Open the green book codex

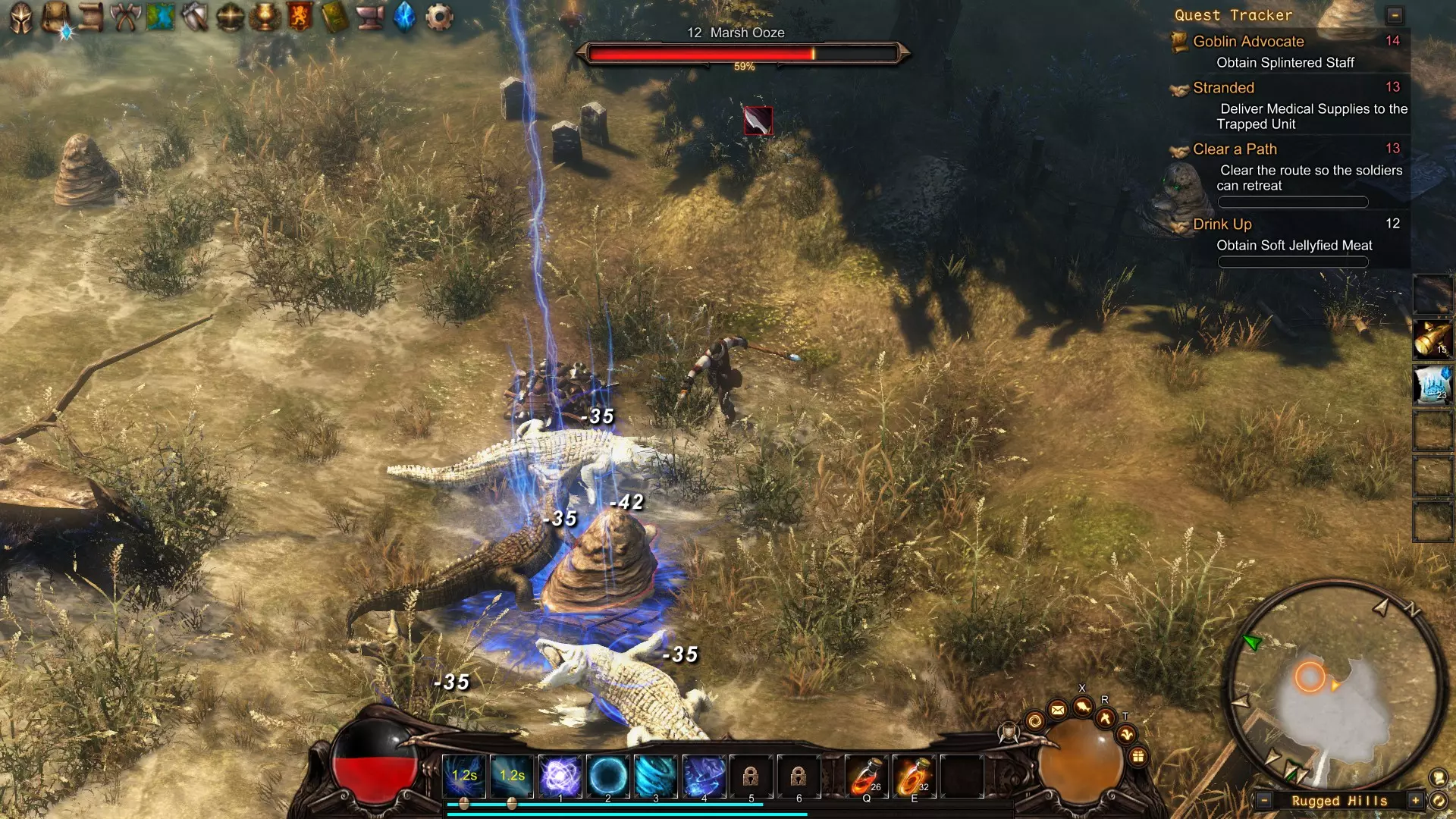[x=334, y=17]
